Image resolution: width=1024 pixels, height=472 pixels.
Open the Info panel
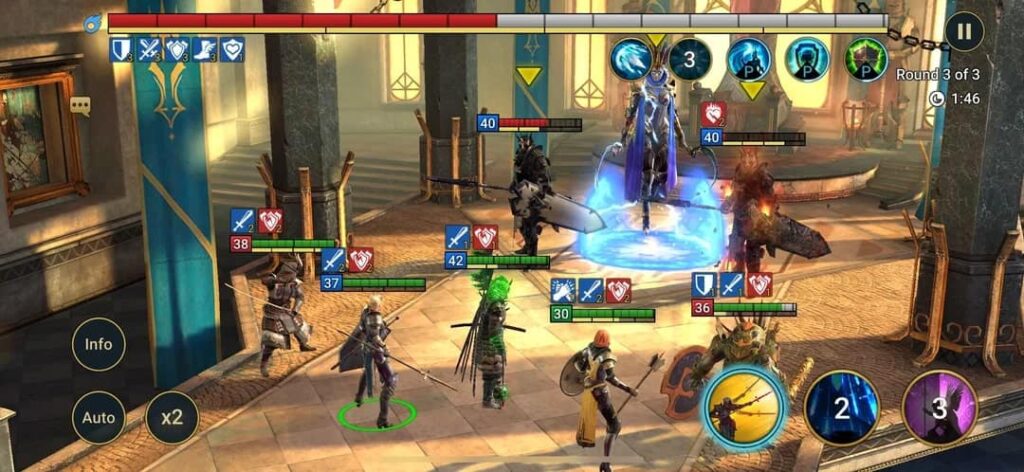pyautogui.click(x=98, y=344)
